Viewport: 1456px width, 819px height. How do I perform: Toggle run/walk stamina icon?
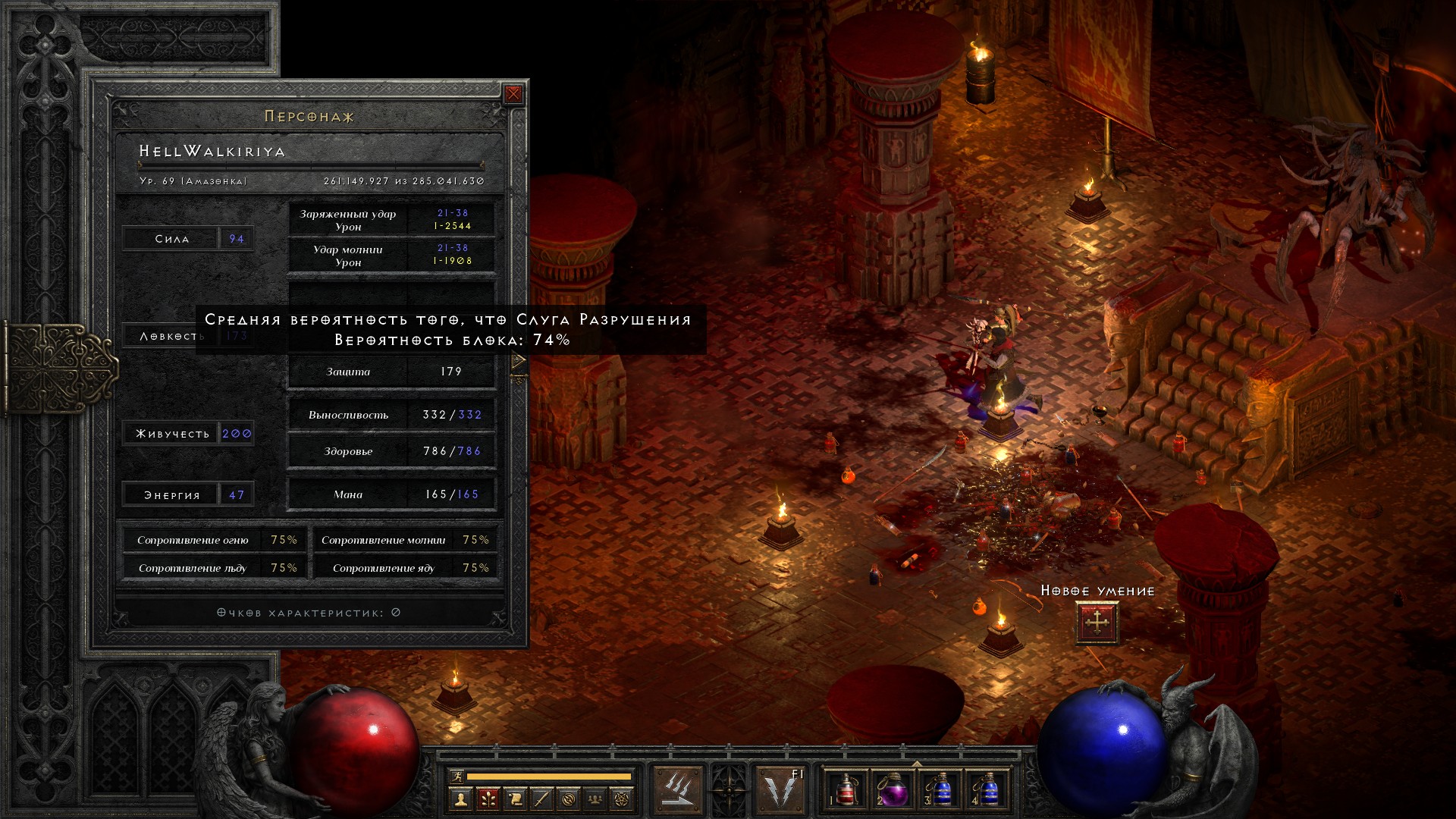(457, 776)
